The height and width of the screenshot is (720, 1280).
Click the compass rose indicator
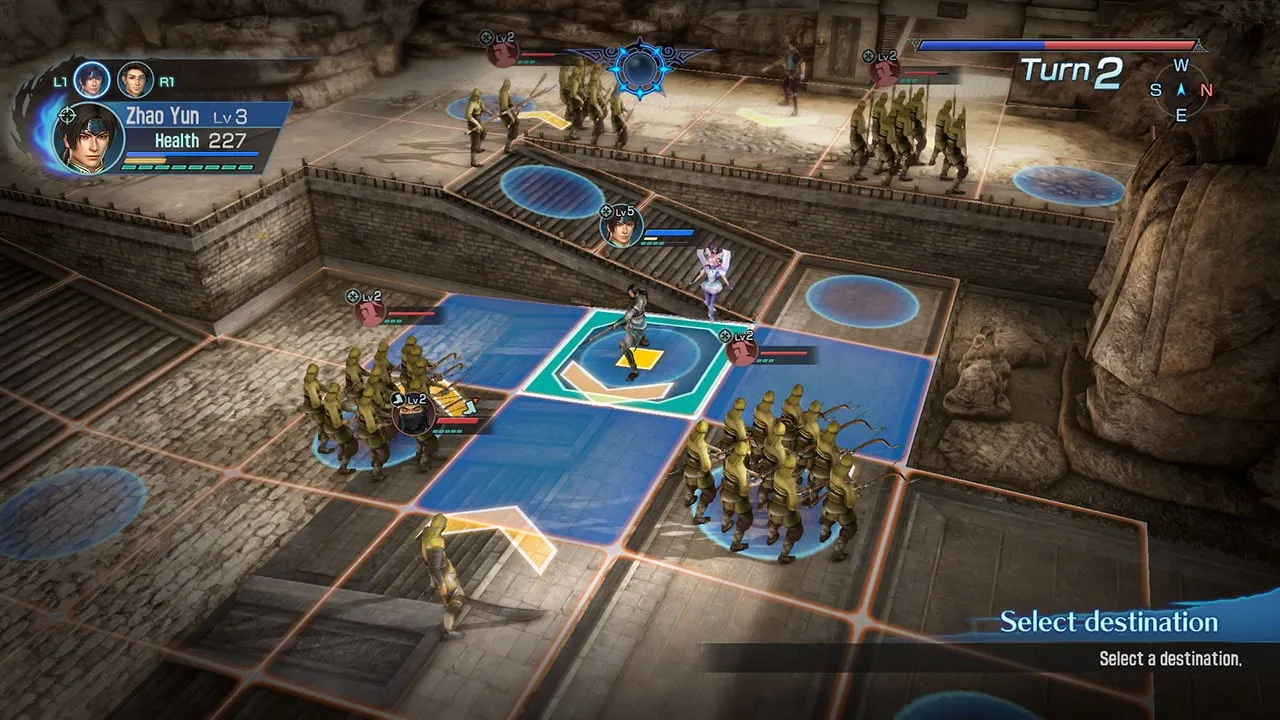click(x=1181, y=90)
